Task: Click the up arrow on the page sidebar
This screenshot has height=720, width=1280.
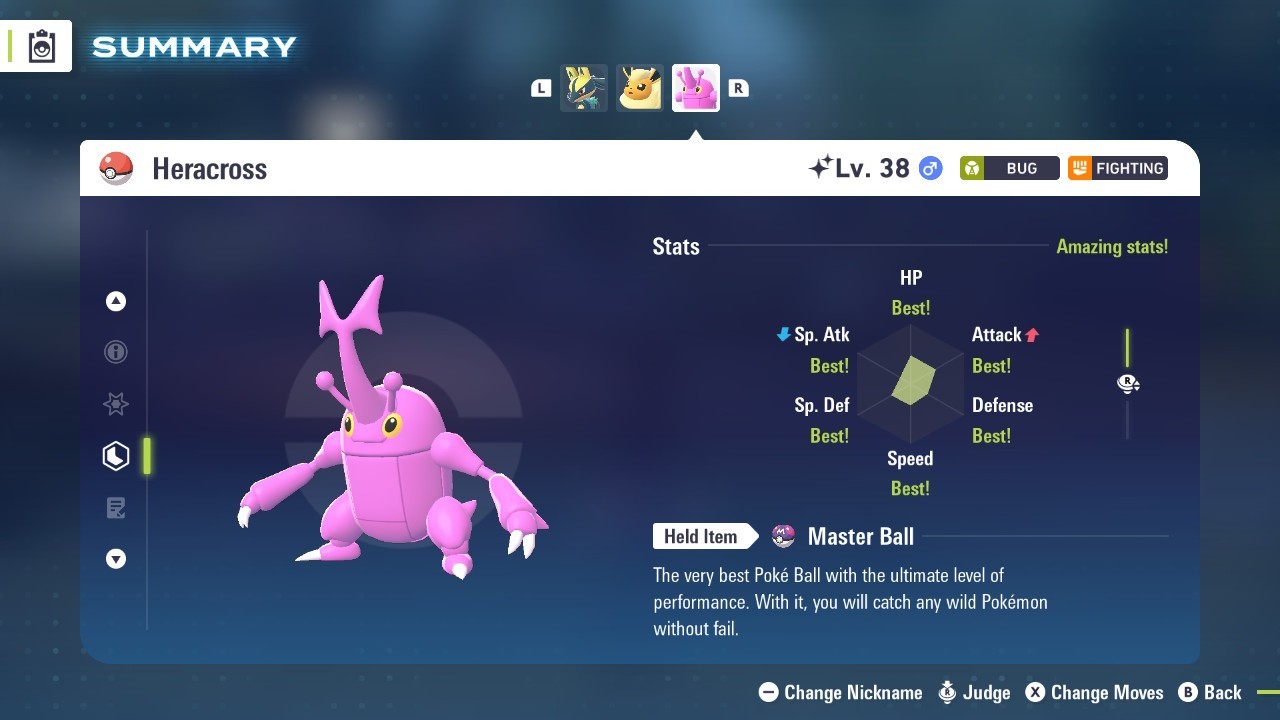Action: 116,301
